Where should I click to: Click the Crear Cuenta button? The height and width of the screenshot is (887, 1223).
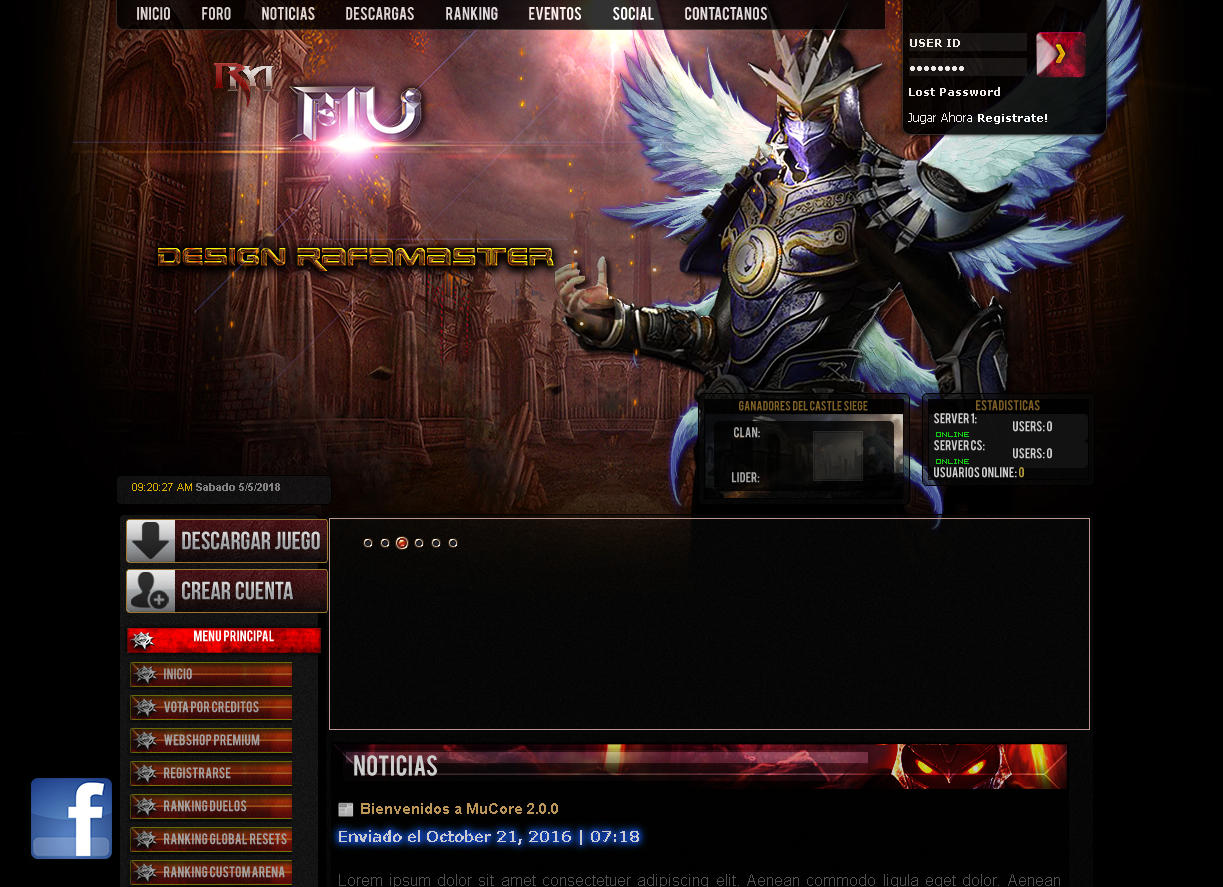pyautogui.click(x=227, y=591)
